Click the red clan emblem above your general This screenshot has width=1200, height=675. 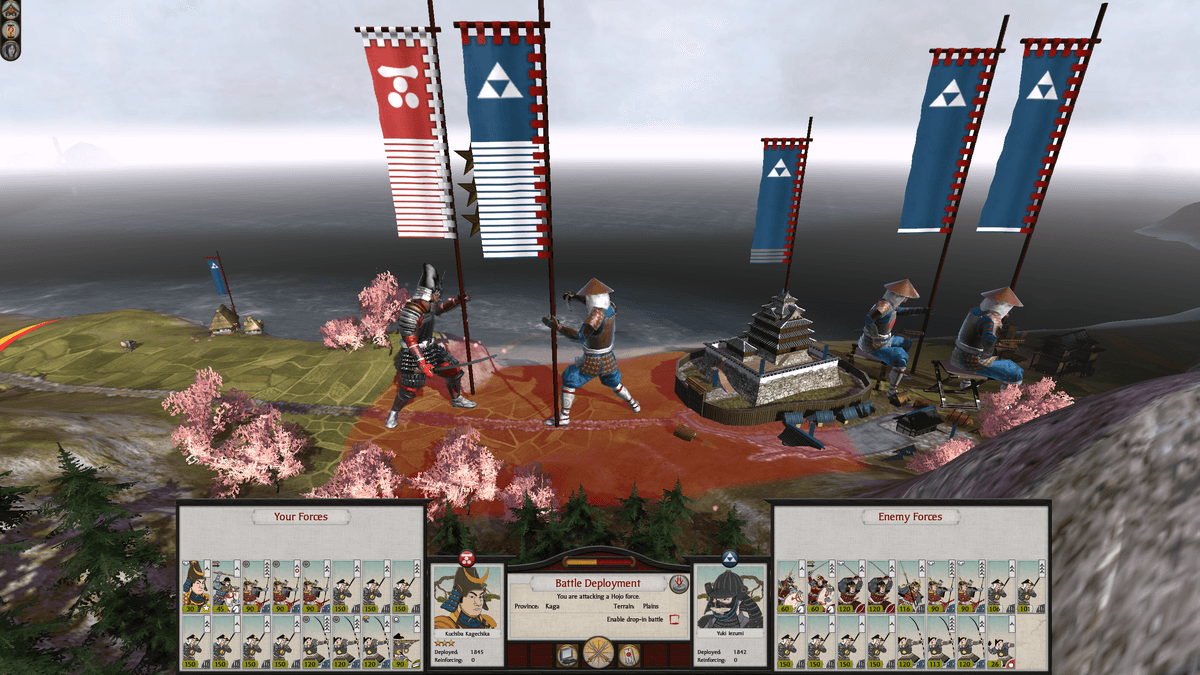(x=466, y=557)
